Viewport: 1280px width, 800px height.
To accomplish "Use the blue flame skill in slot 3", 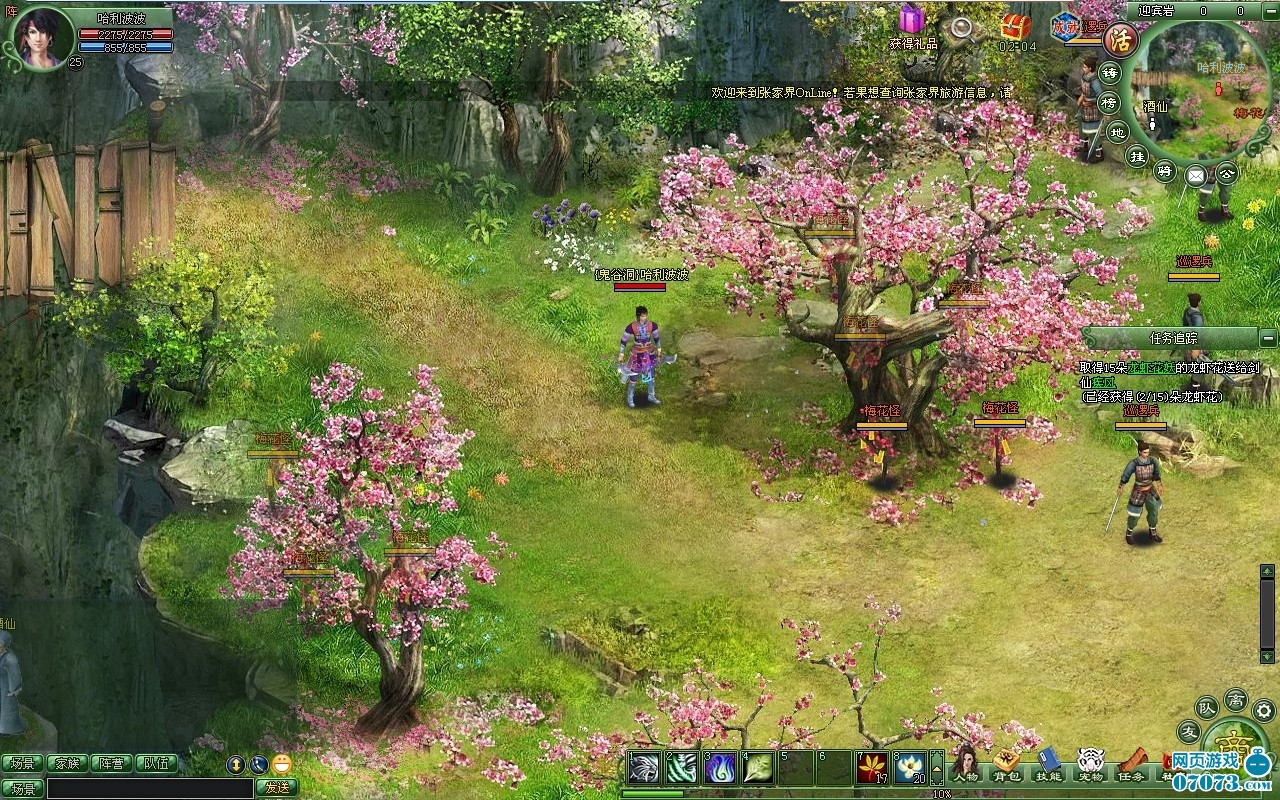I will click(x=720, y=767).
